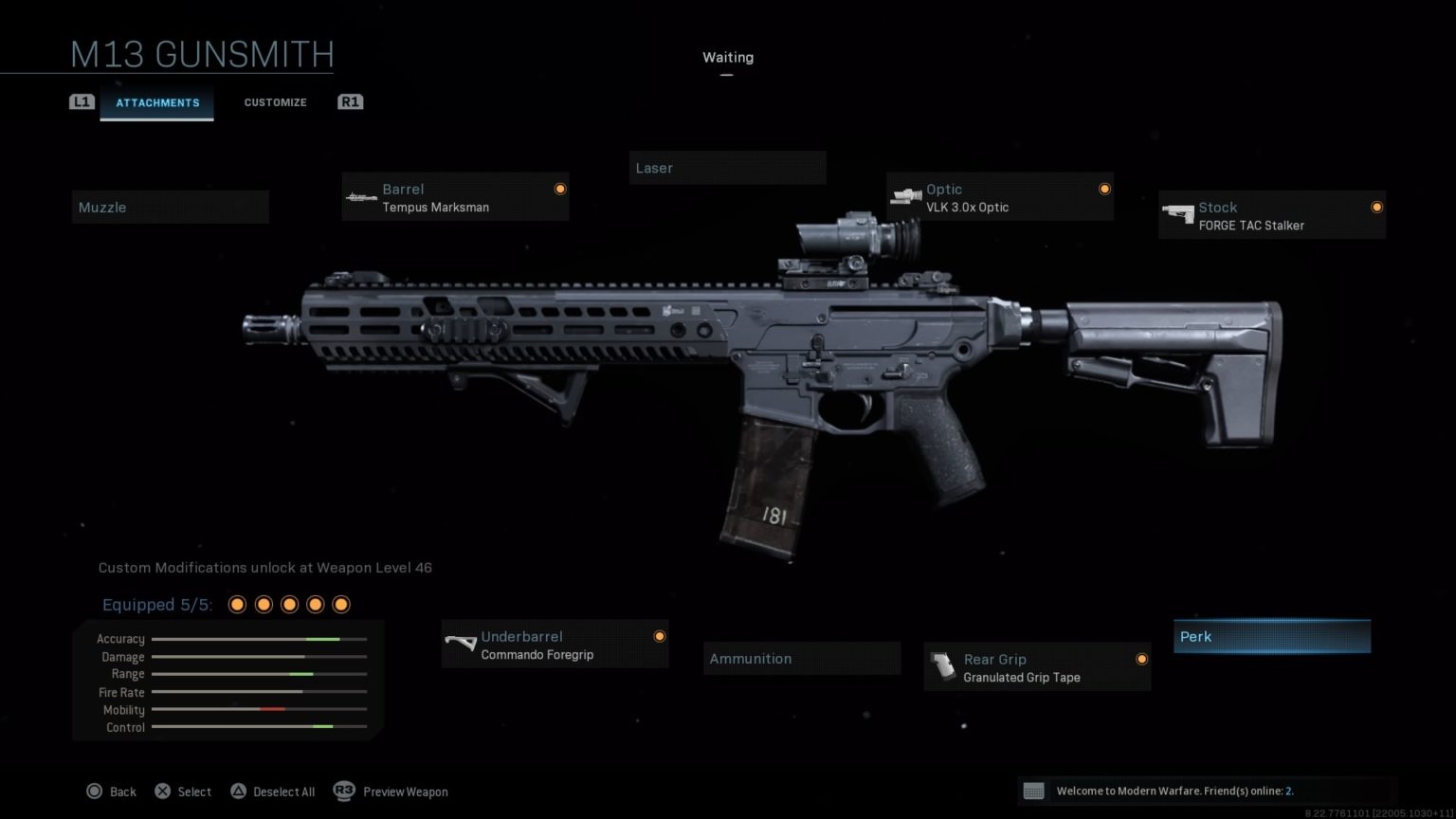Click the Barrel attachment icon

tap(360, 196)
